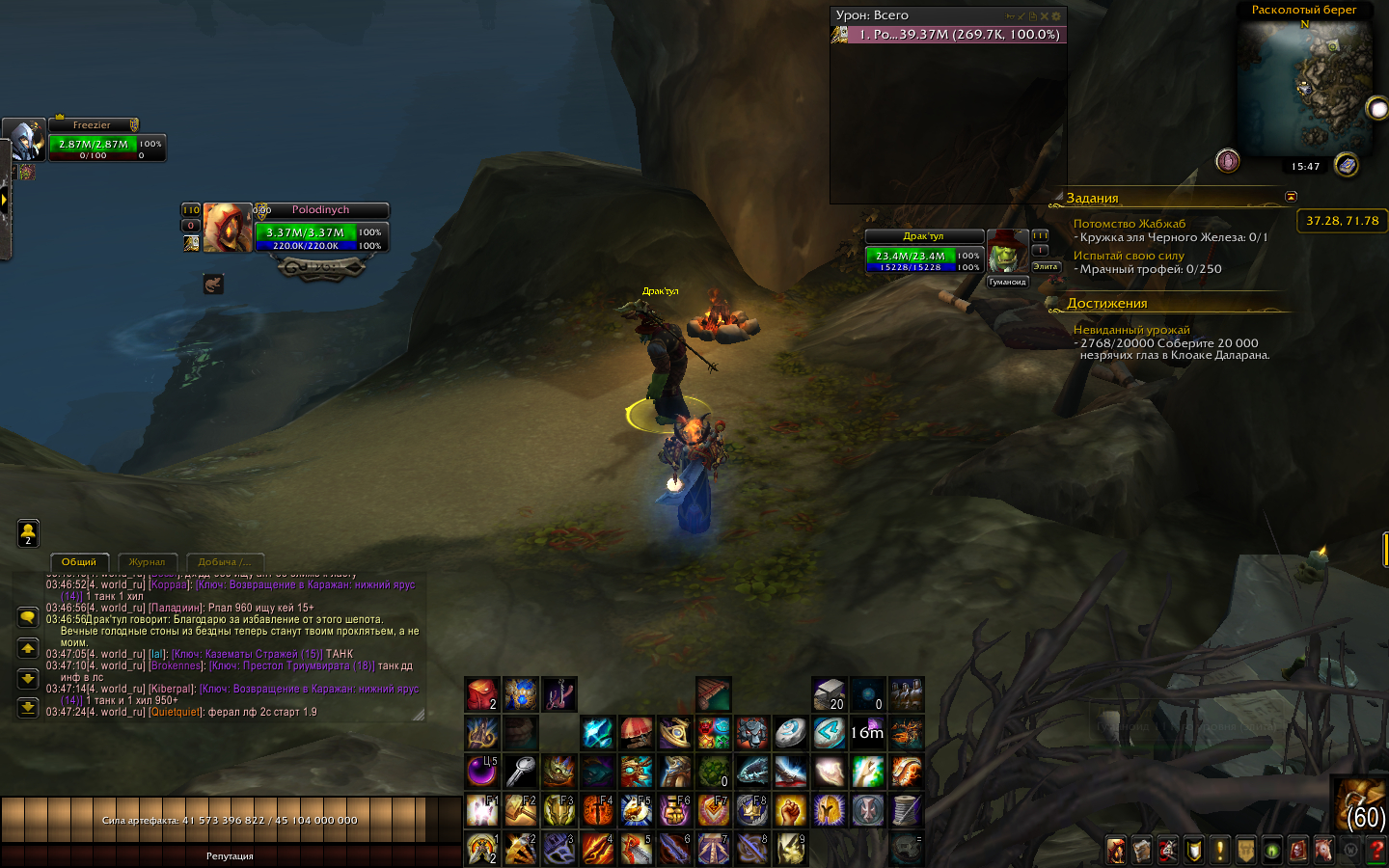Viewport: 1389px width, 868px height.
Task: Open the horse mount collections button
Action: coord(1323,850)
